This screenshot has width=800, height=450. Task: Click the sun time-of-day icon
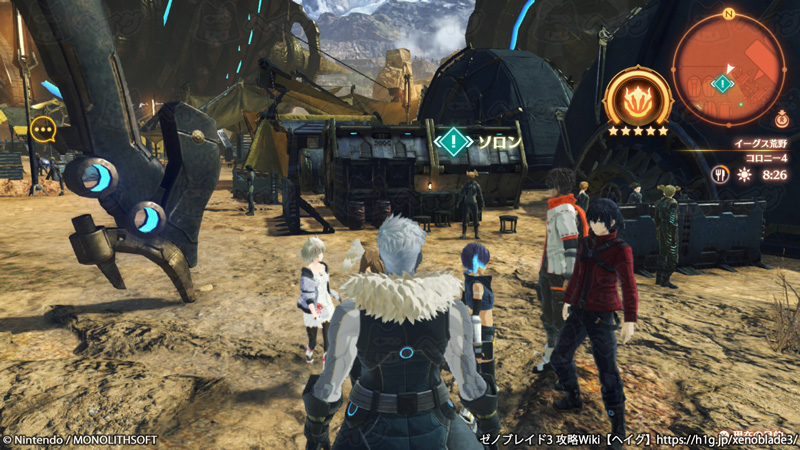tap(743, 174)
